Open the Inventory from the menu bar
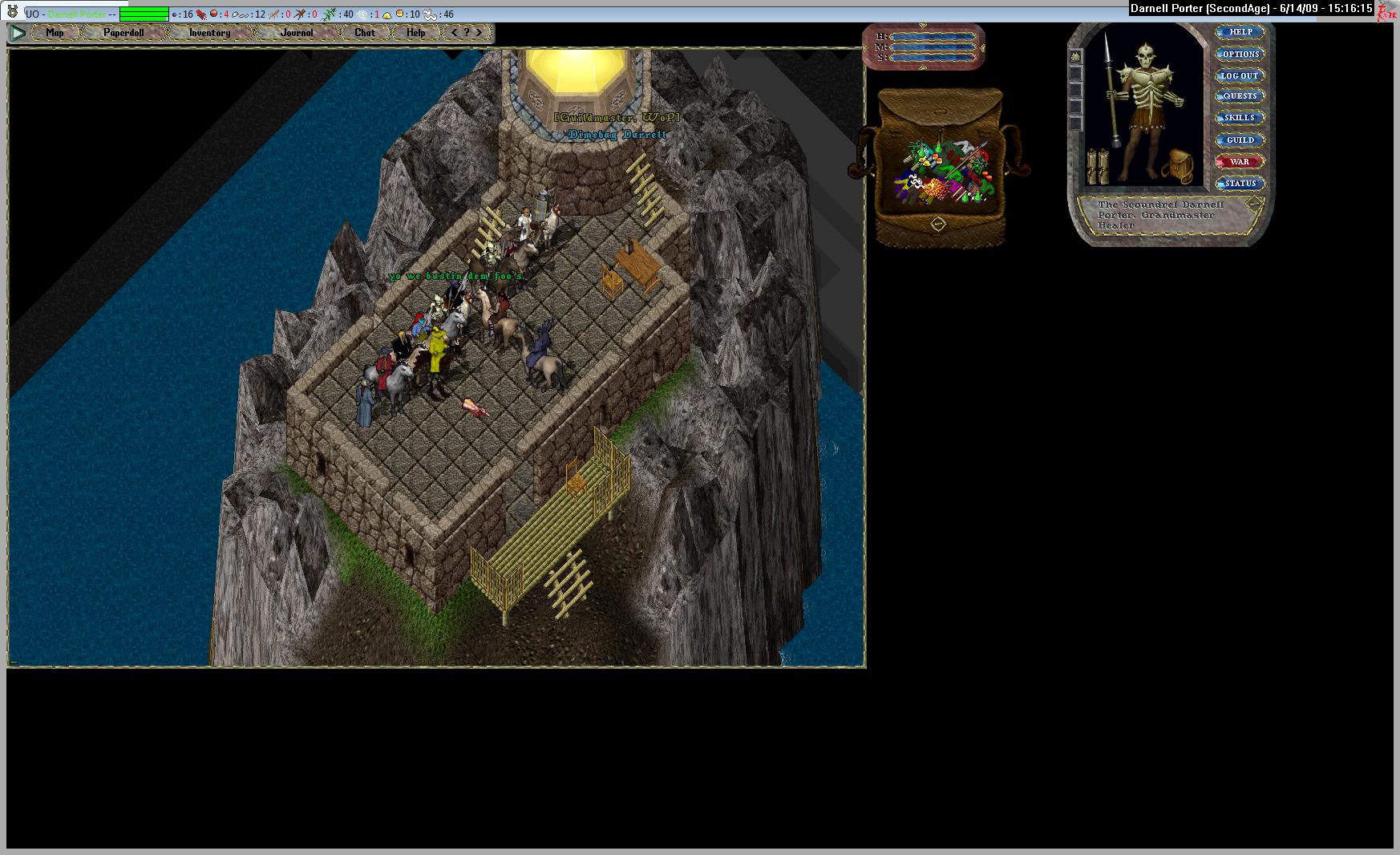The width and height of the screenshot is (1400, 855). pyautogui.click(x=209, y=33)
